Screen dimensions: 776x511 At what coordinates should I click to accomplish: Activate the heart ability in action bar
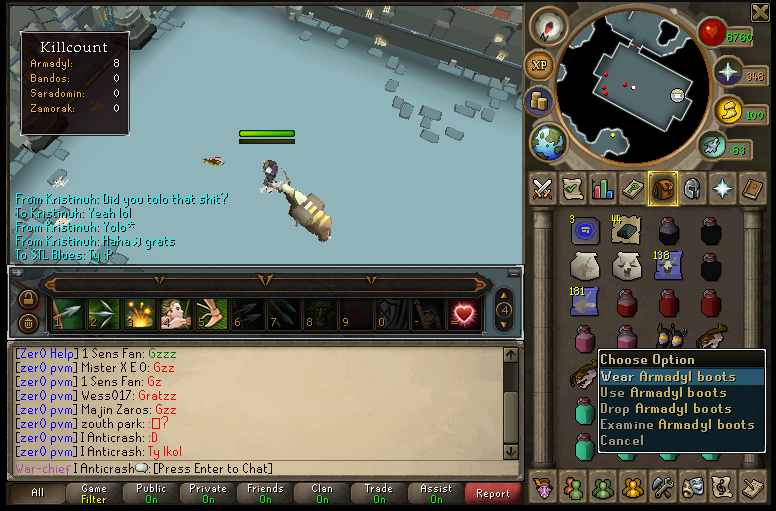click(463, 313)
